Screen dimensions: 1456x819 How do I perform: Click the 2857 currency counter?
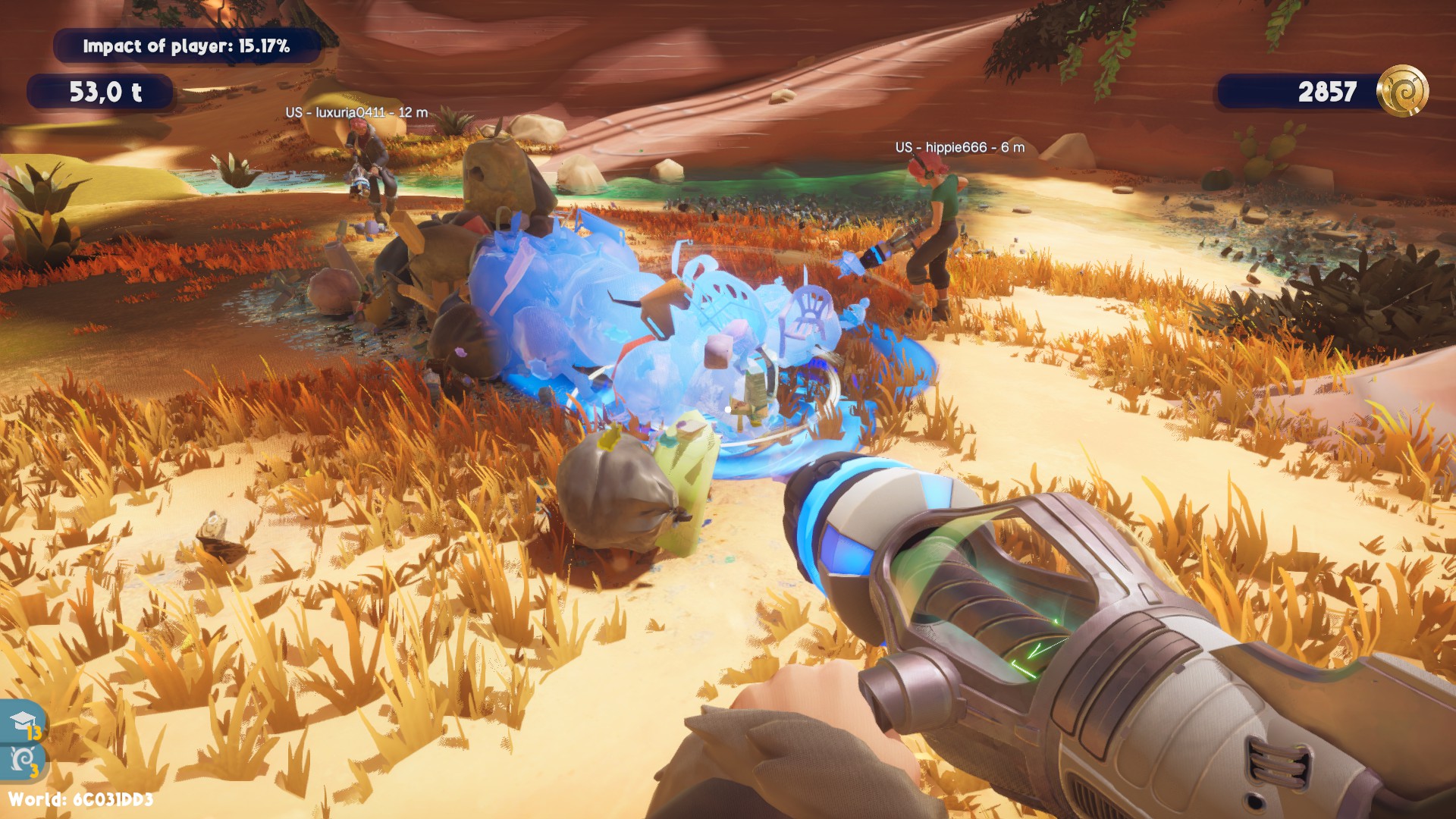tap(1326, 92)
